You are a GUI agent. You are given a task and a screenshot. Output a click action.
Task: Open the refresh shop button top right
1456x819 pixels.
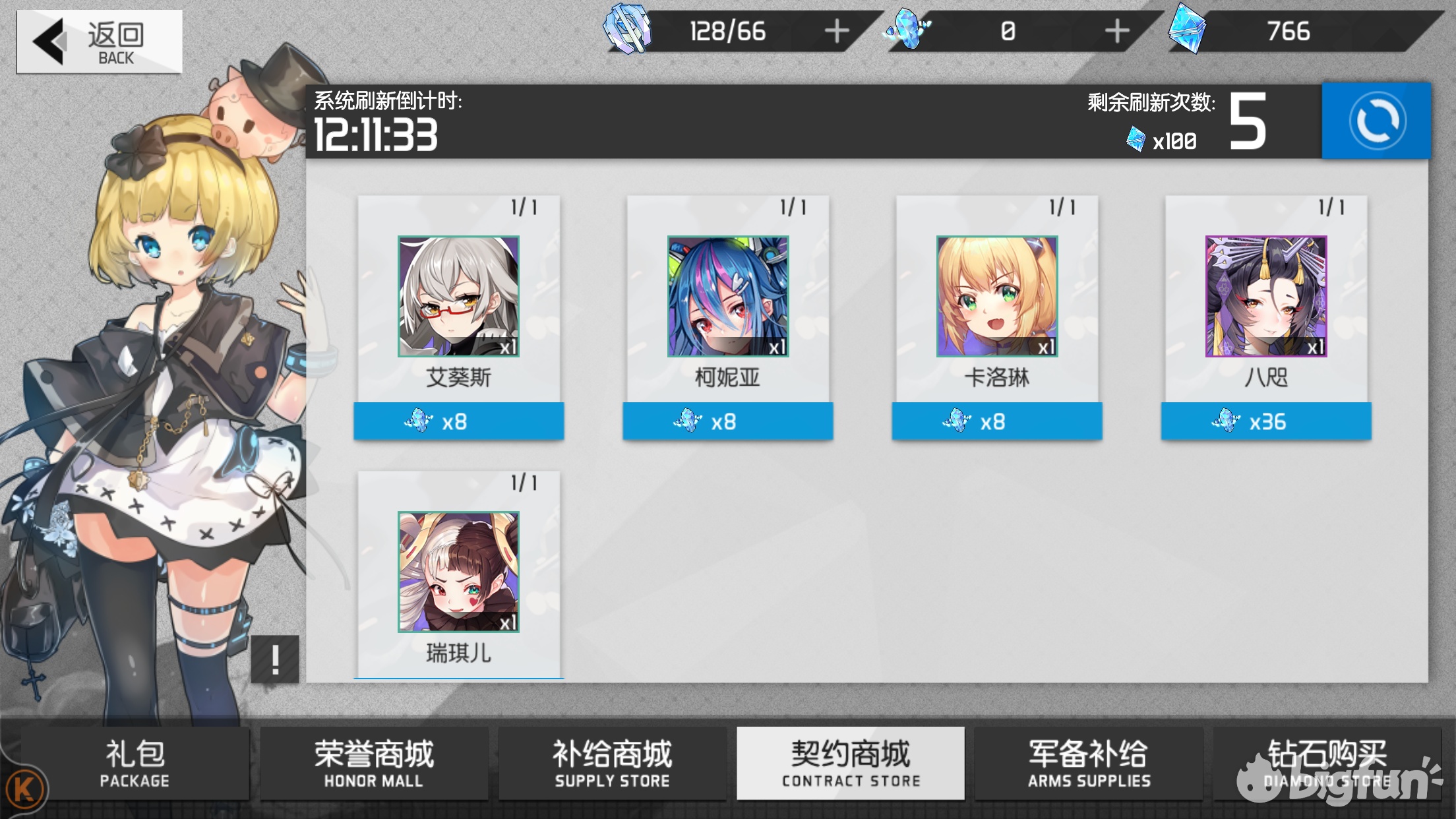[1376, 122]
